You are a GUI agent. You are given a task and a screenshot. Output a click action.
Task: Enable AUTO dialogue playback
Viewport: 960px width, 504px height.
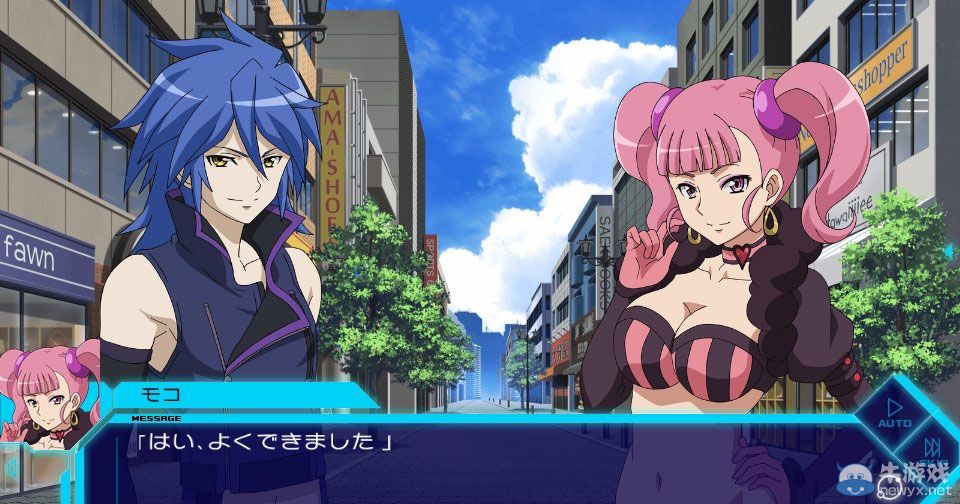point(893,411)
